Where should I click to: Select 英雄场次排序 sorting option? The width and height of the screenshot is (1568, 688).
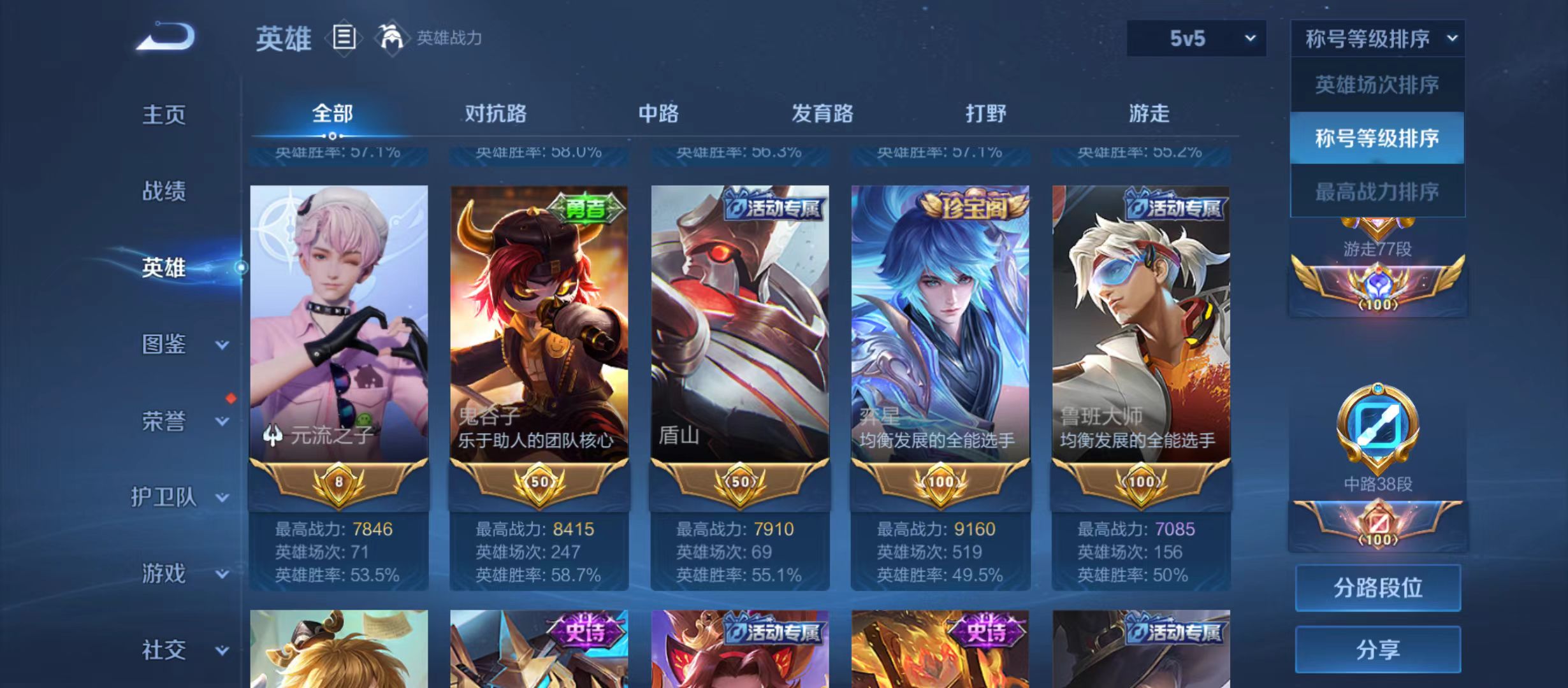[x=1377, y=83]
